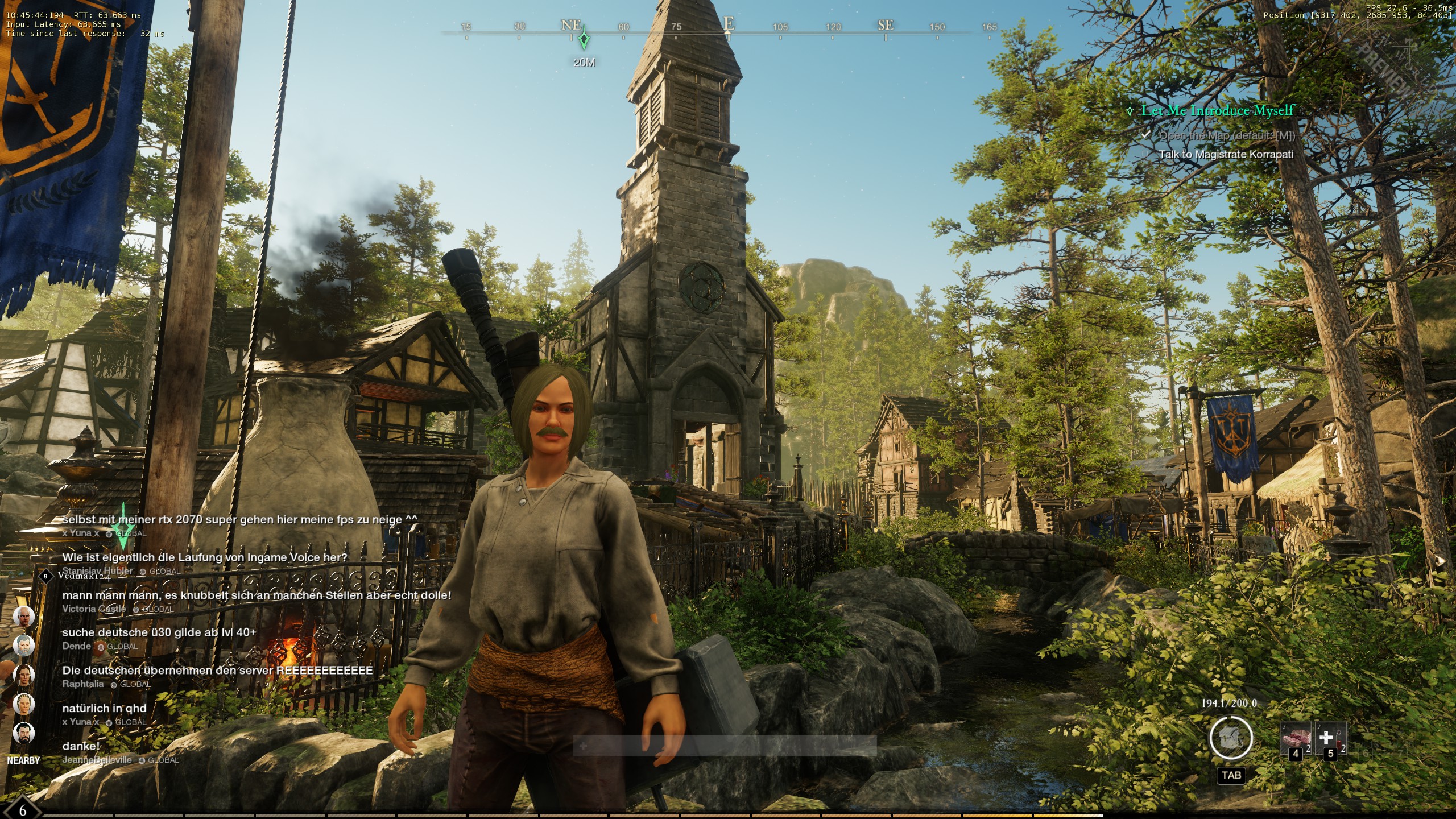This screenshot has height=819, width=1456.
Task: Click the chat message "danke!"
Action: tap(81, 746)
